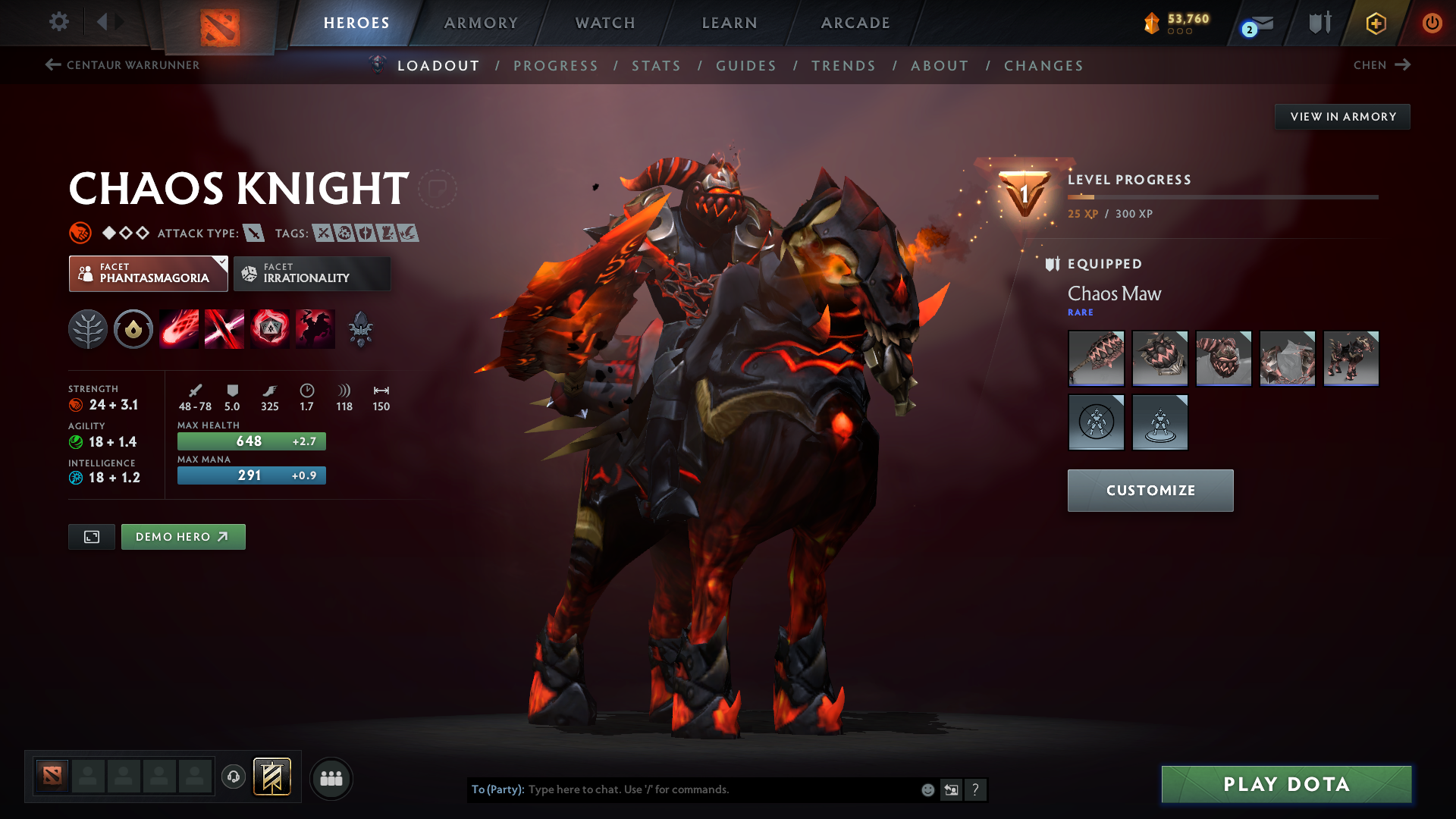Toggle the guild banner icon near party slots
This screenshot has width=1456, height=819.
pos(272,777)
